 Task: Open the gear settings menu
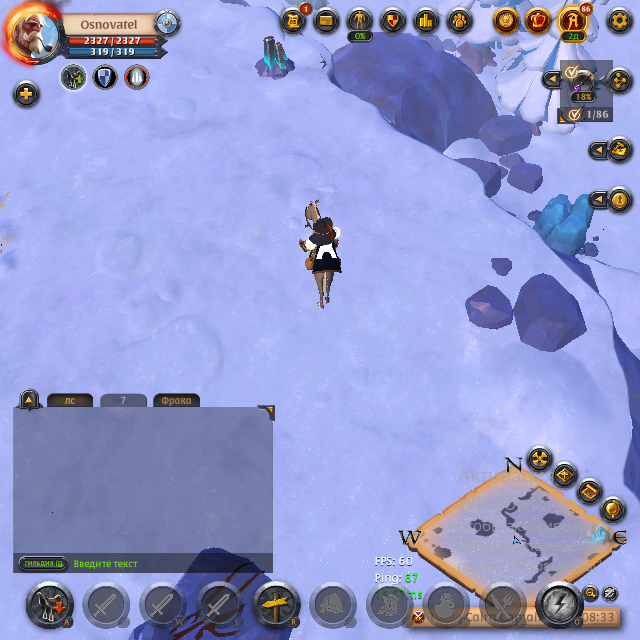(x=619, y=20)
